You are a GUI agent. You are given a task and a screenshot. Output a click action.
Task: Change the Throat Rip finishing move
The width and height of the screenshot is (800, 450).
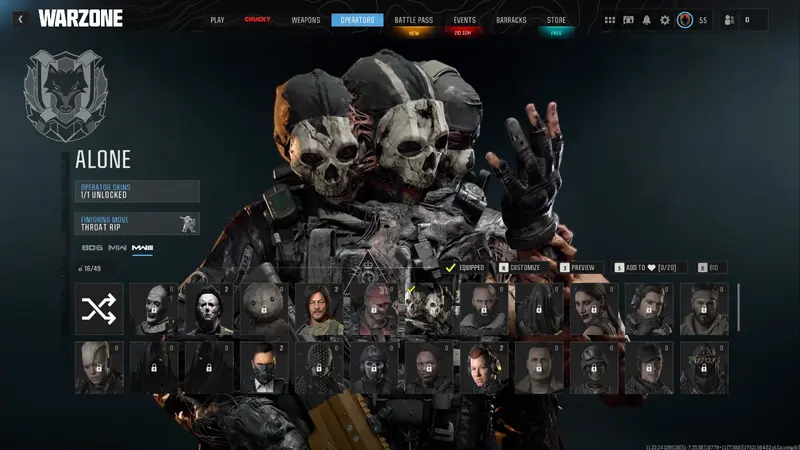click(138, 223)
